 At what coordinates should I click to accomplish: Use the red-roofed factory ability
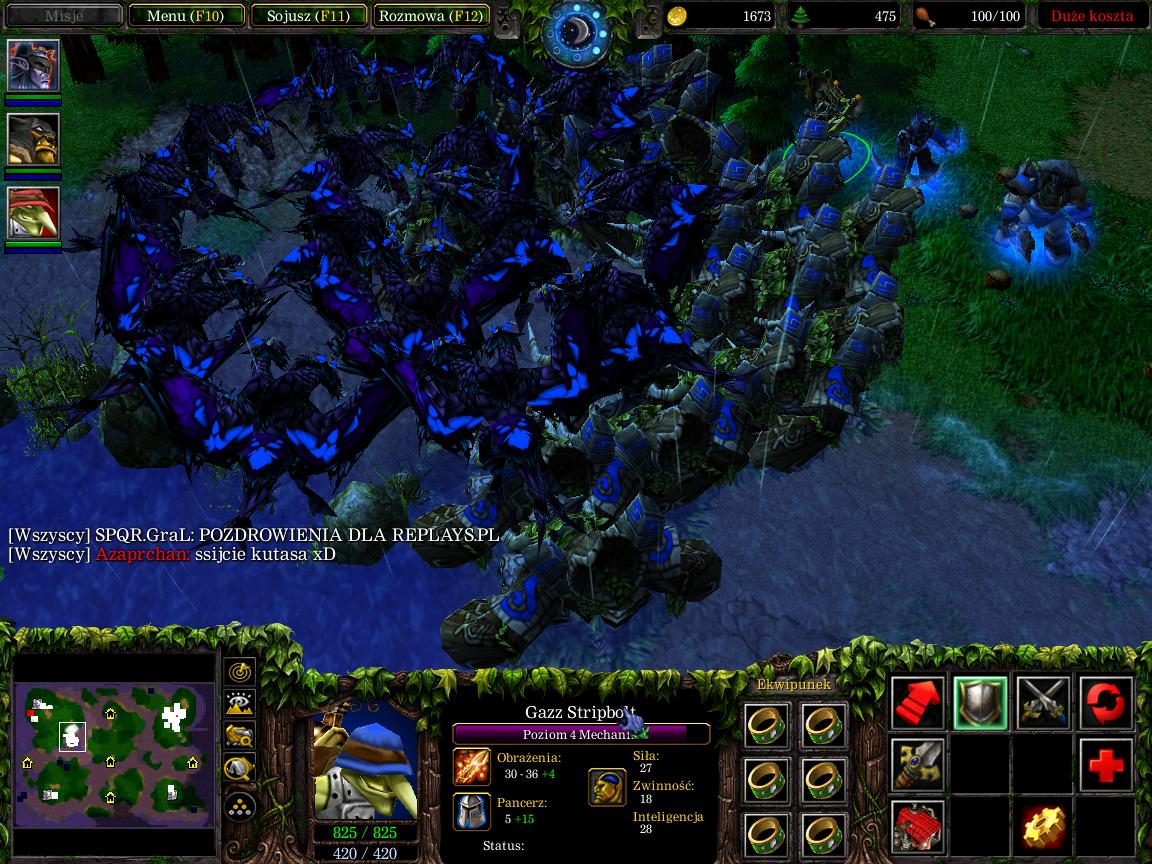(x=918, y=828)
